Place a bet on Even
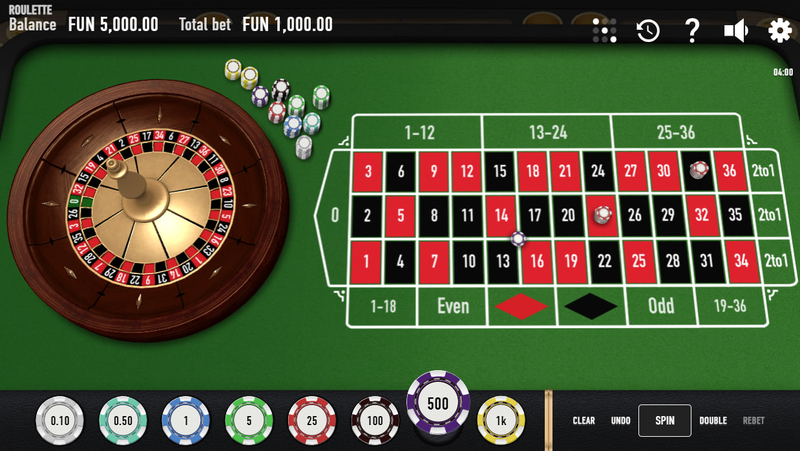Viewport: 800px width, 451px height. click(x=453, y=307)
